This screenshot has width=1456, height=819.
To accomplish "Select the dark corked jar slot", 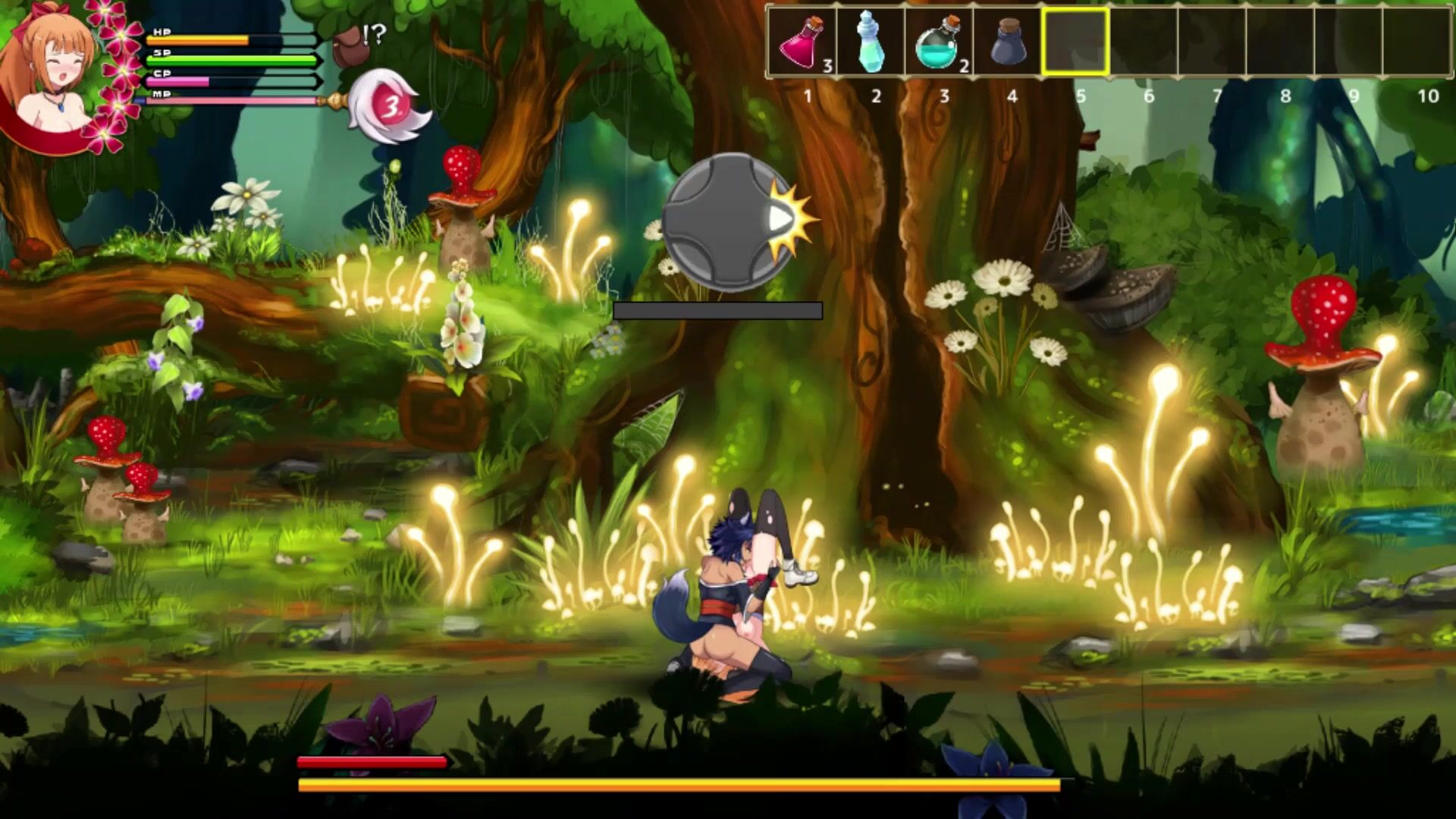I will [1008, 42].
